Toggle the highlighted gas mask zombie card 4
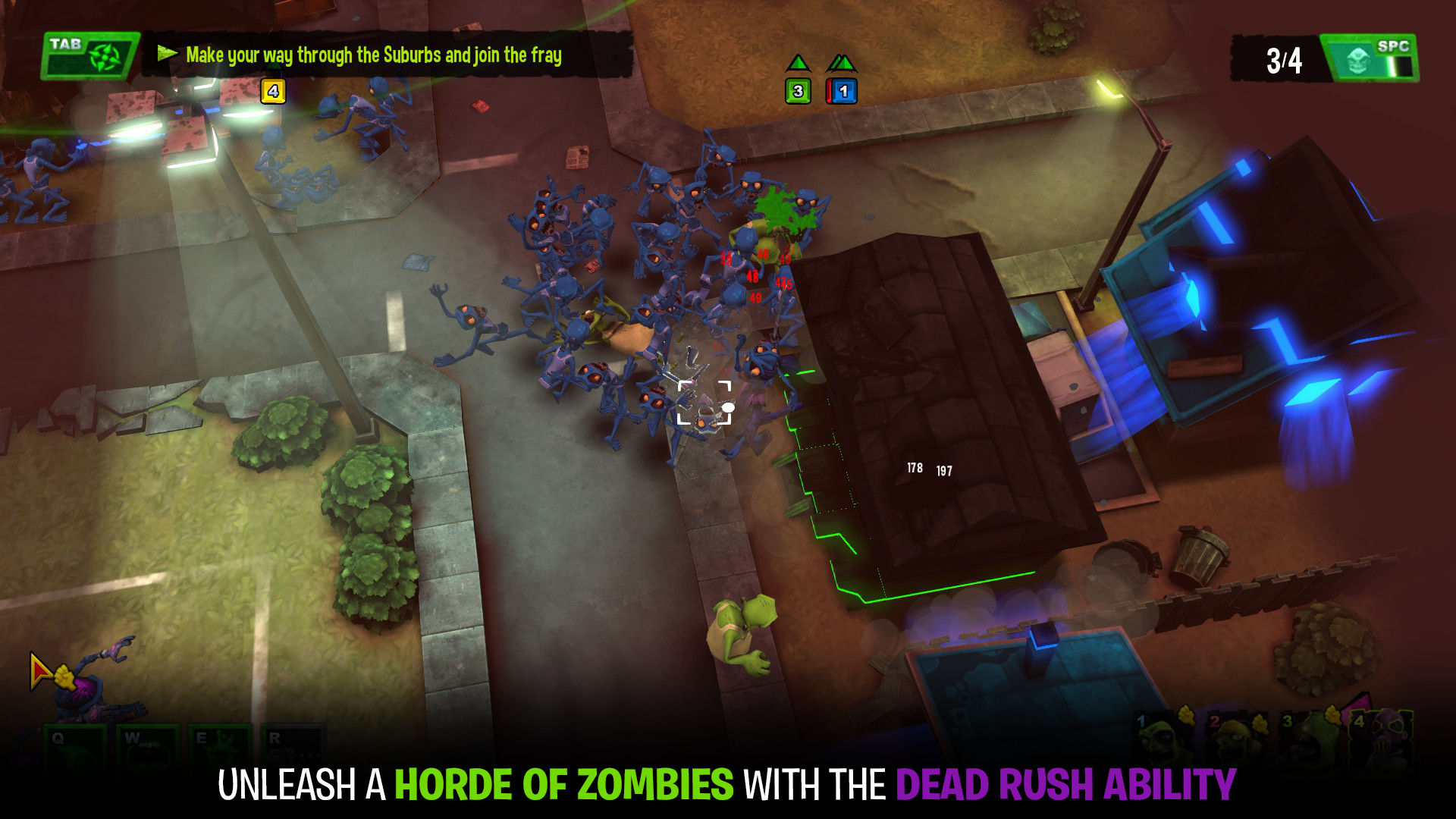This screenshot has width=1456, height=819. tap(1381, 738)
